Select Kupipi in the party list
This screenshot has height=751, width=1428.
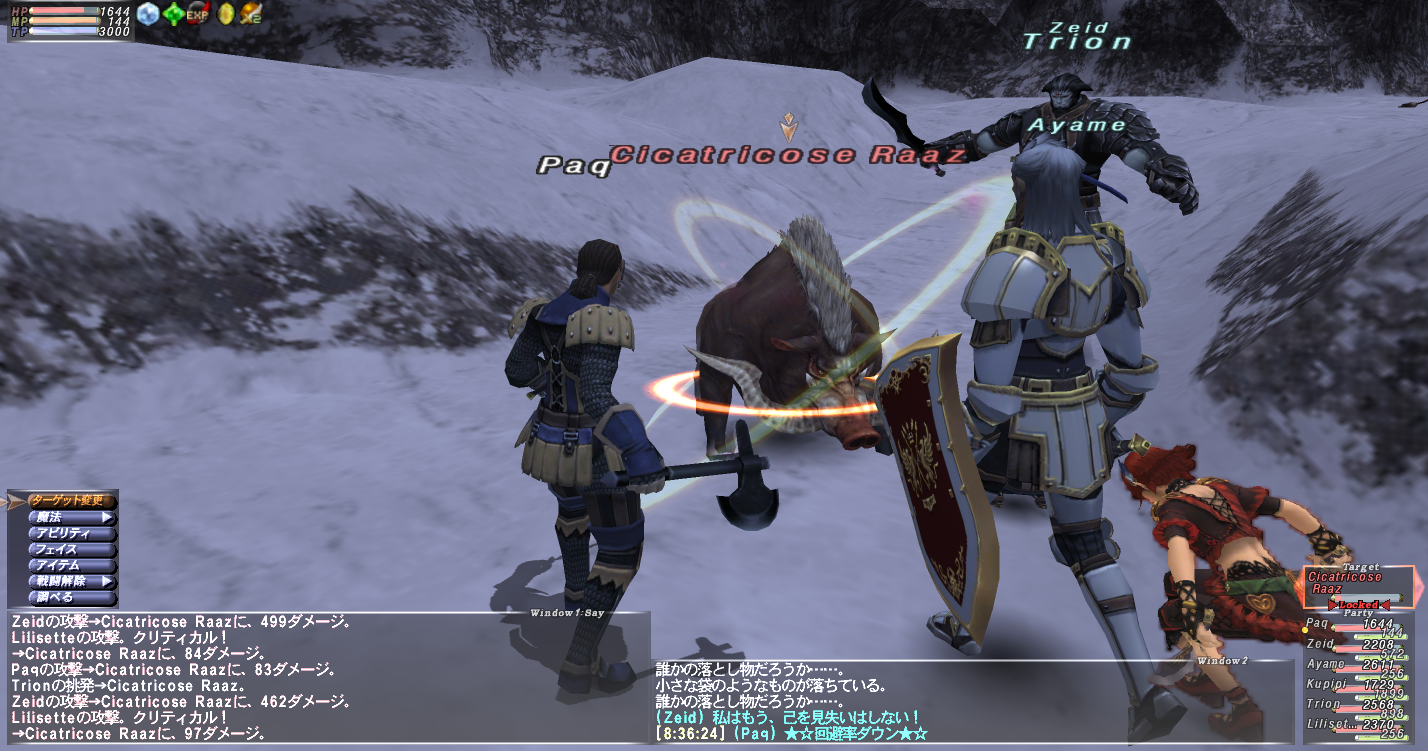pos(1355,684)
